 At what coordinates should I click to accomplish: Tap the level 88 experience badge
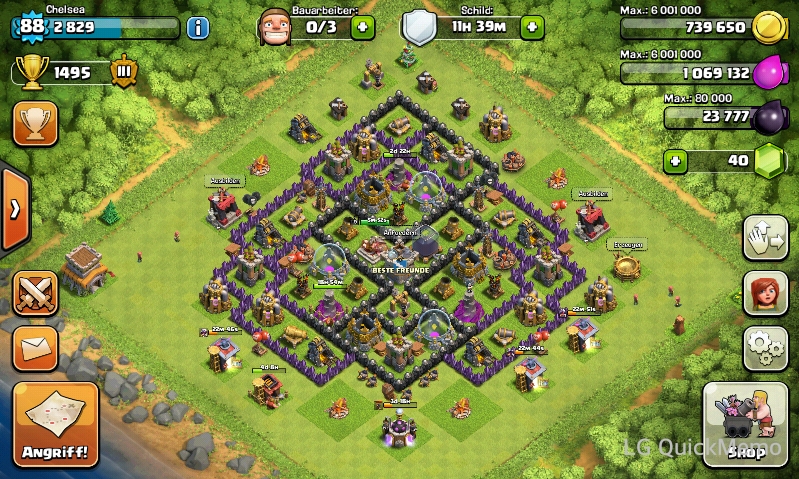click(32, 27)
